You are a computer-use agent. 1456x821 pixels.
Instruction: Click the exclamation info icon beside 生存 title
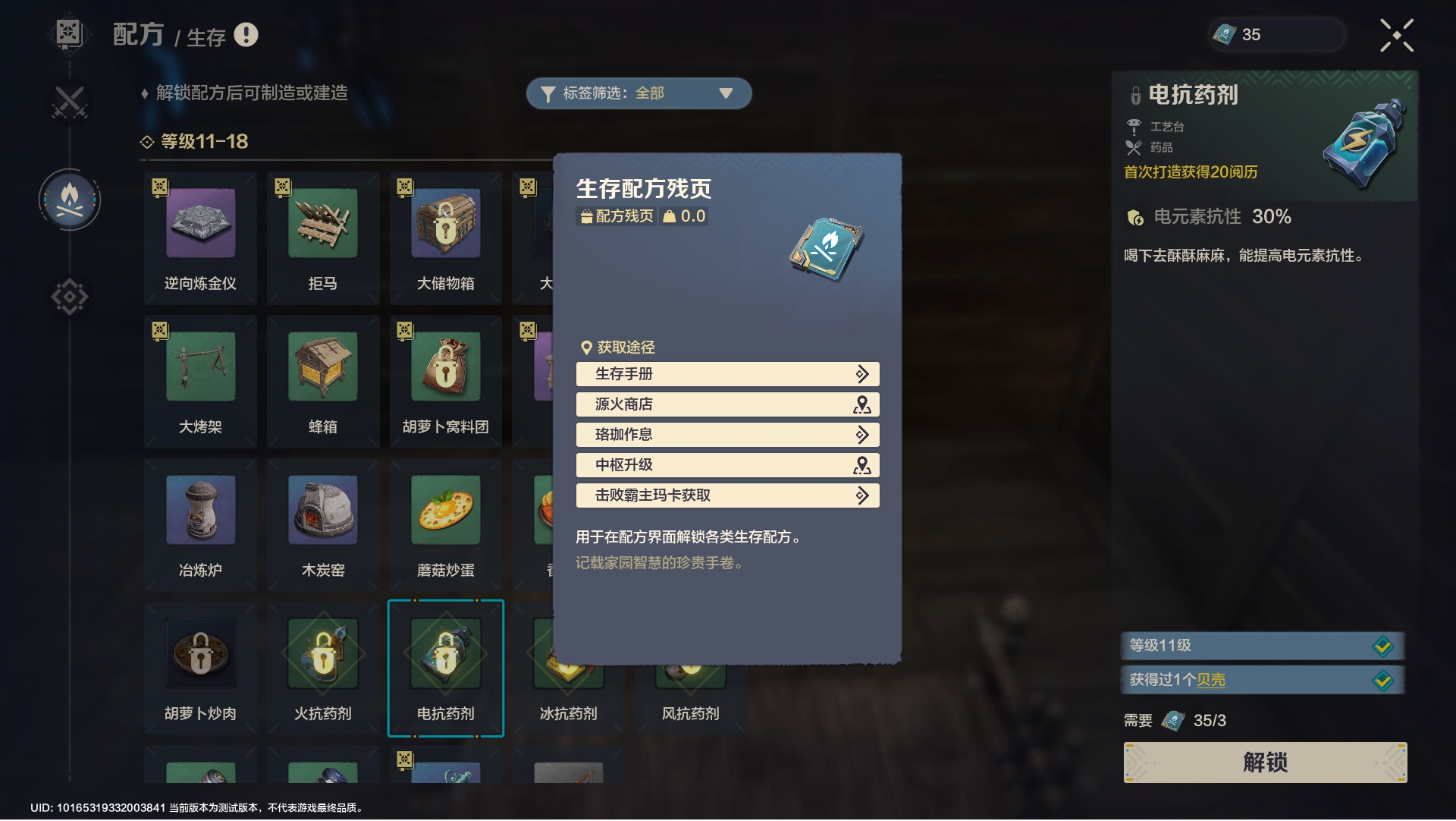click(x=246, y=35)
